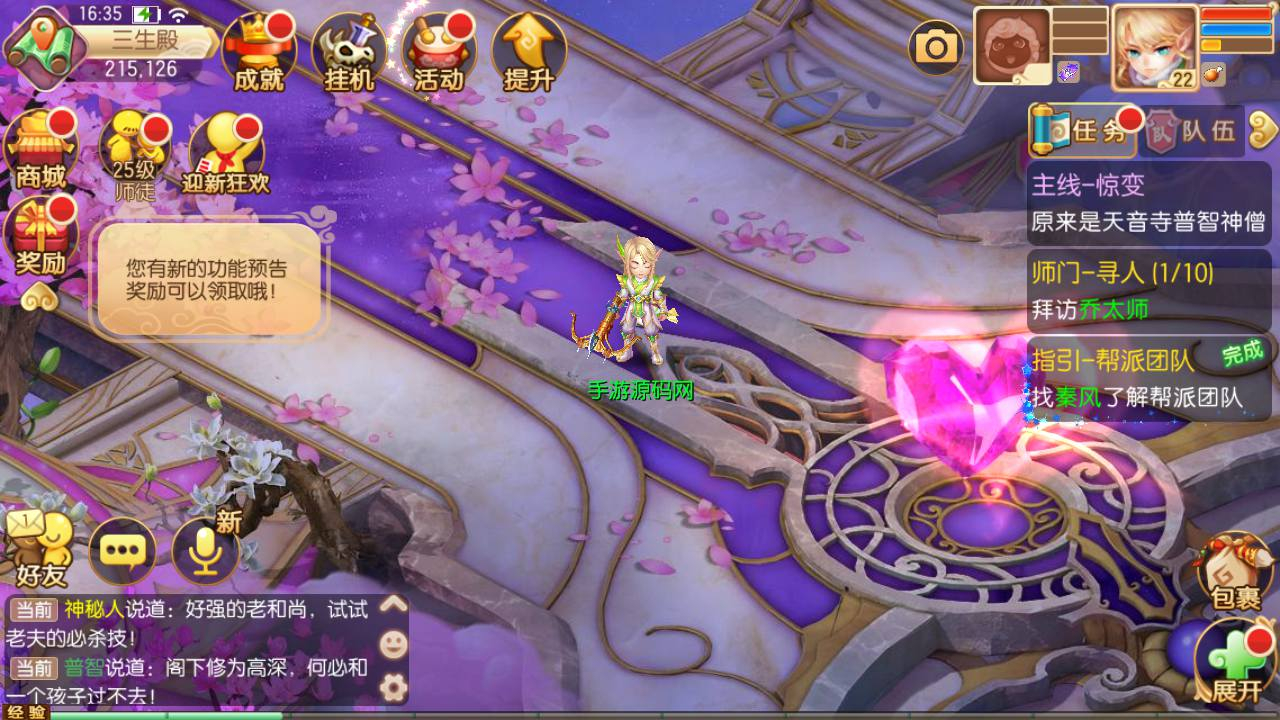Open the 25级师徒 mentor feature
This screenshot has height=720, width=1280.
coord(135,152)
